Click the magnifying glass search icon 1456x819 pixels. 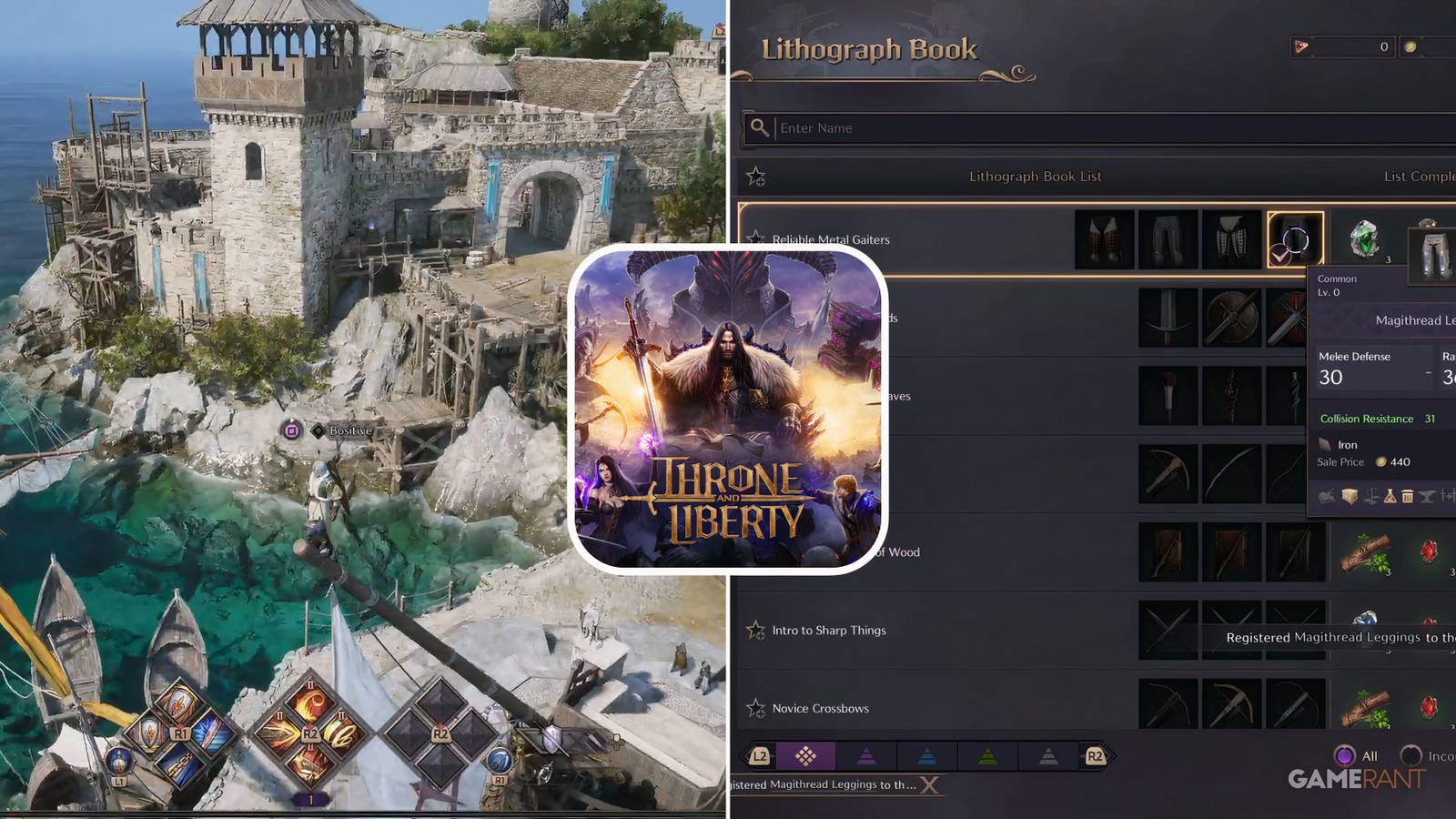tap(760, 127)
